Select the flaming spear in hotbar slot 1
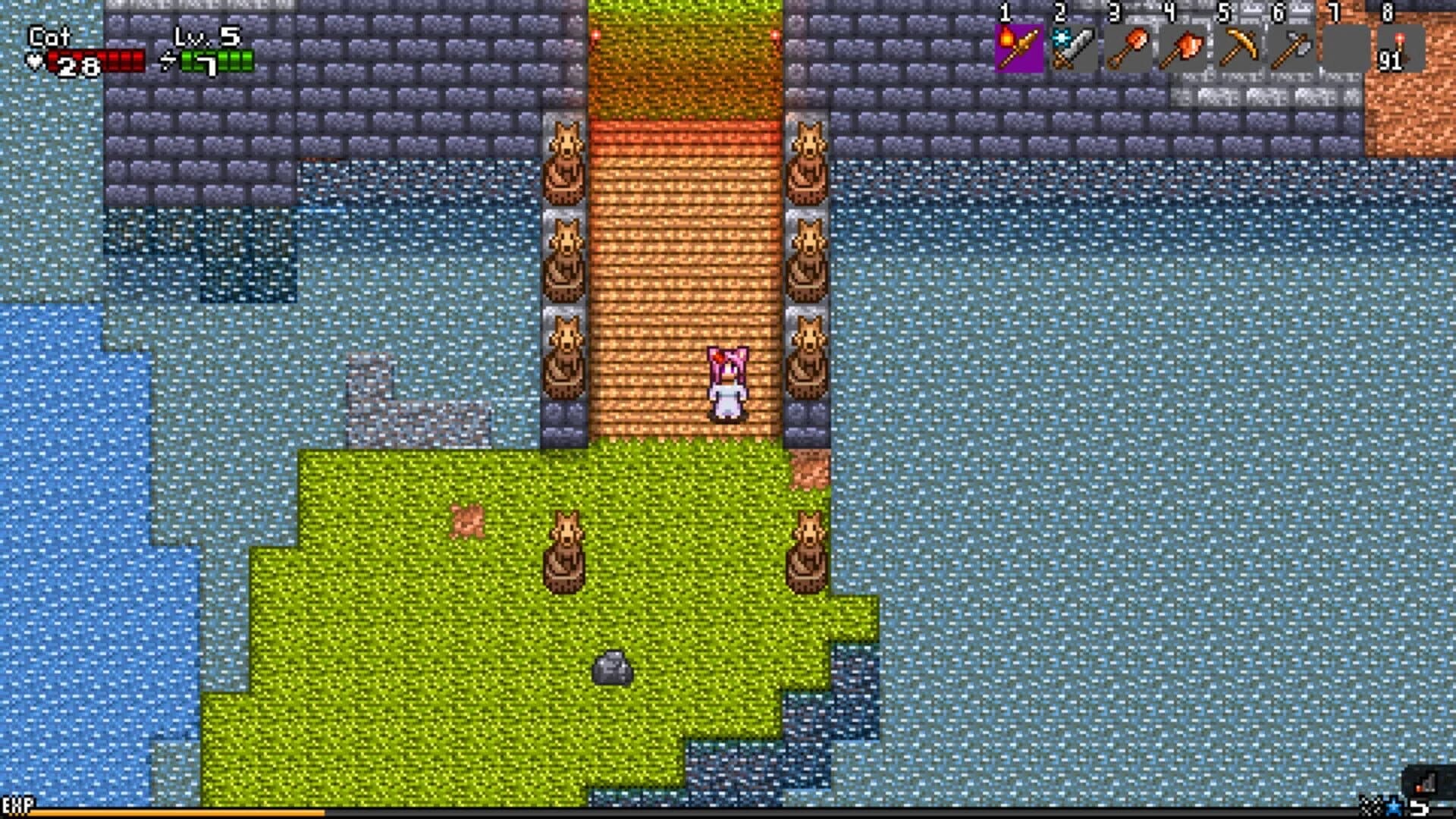 (x=1020, y=47)
